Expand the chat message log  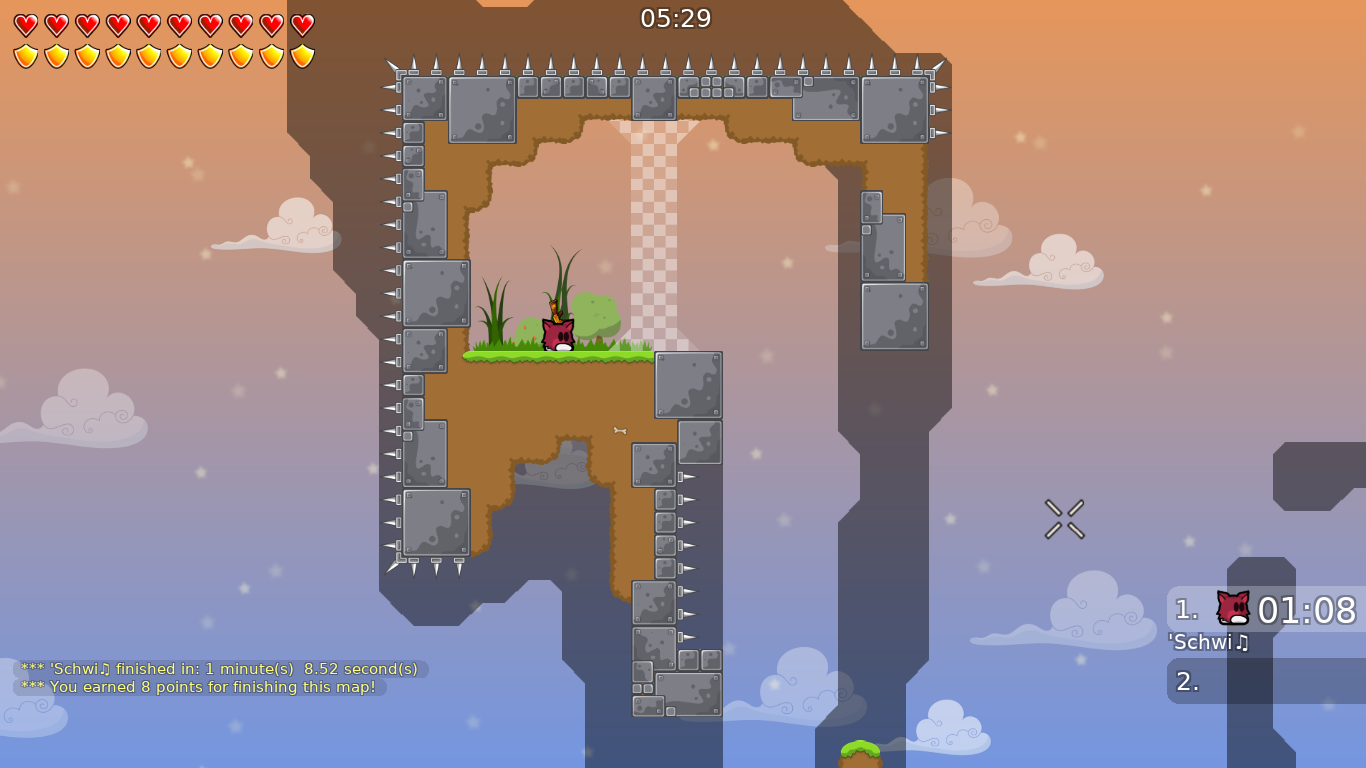point(220,677)
